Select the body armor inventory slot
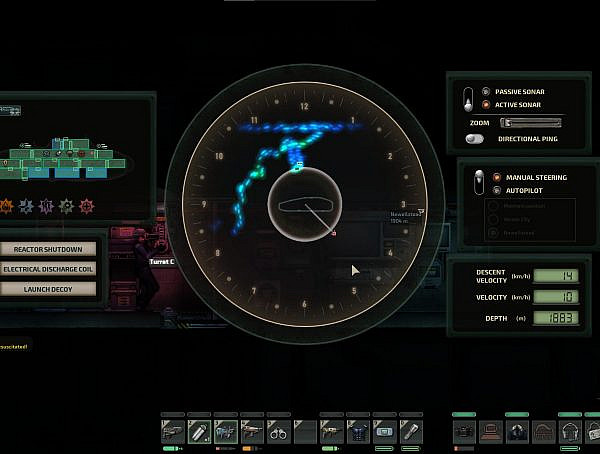The width and height of the screenshot is (600, 454). [356, 431]
